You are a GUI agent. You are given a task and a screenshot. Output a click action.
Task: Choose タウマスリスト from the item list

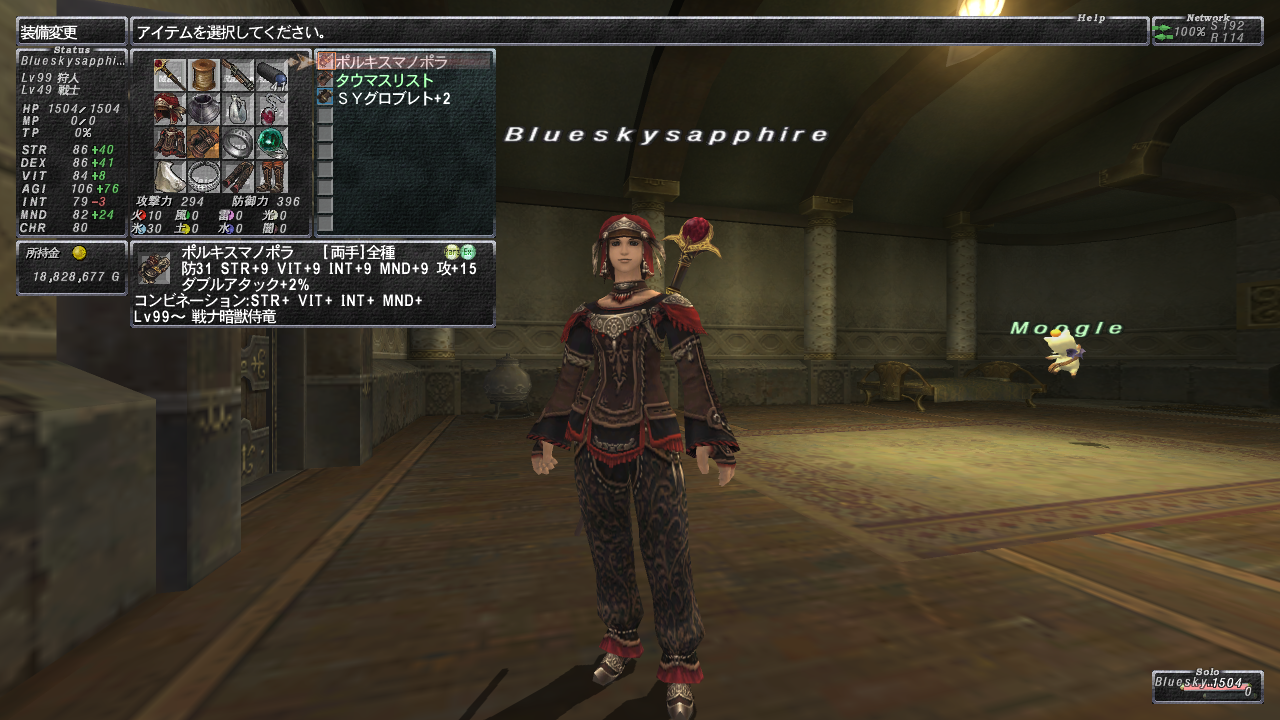coord(384,80)
